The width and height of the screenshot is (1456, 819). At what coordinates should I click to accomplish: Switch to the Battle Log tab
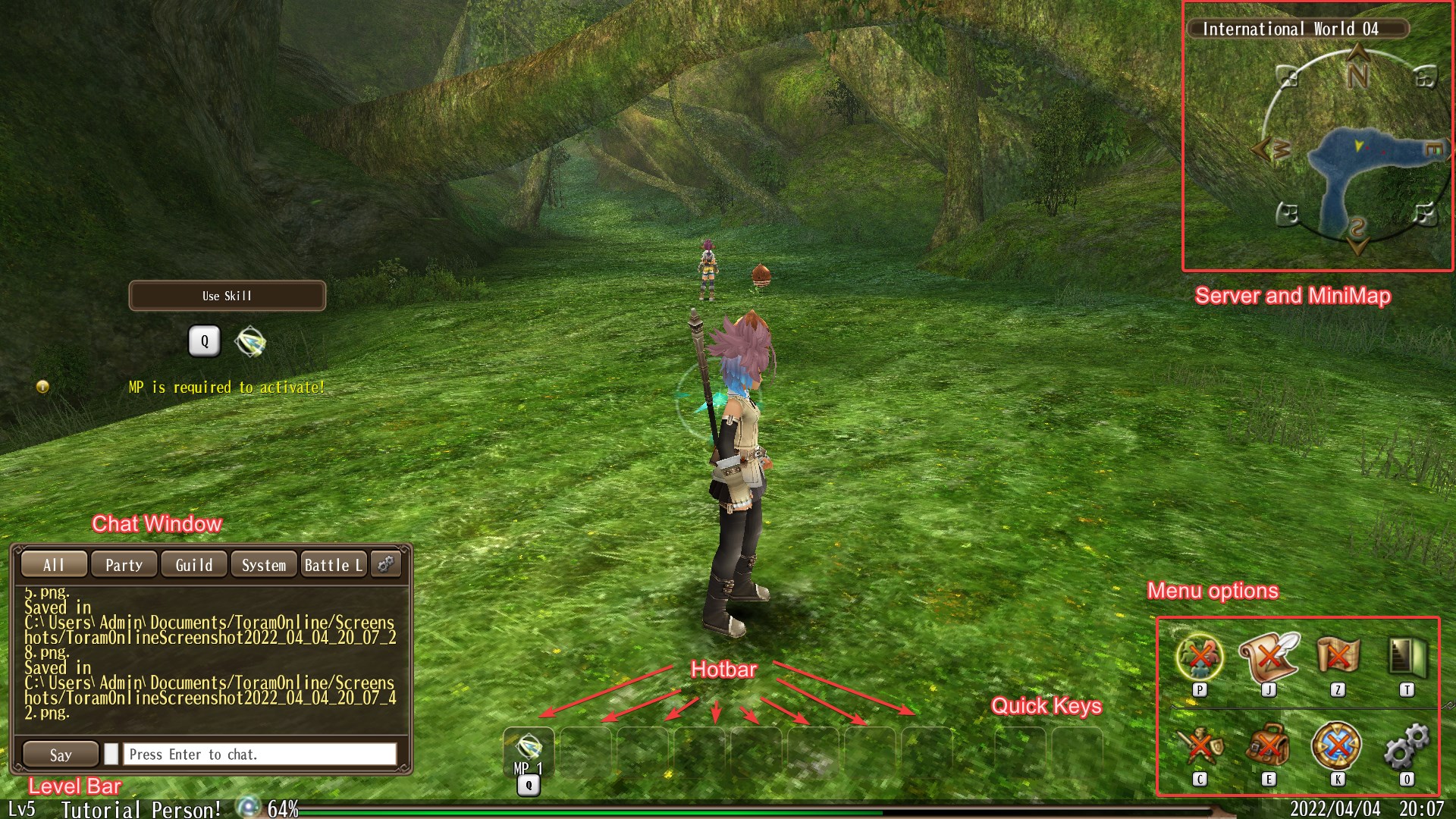(334, 565)
